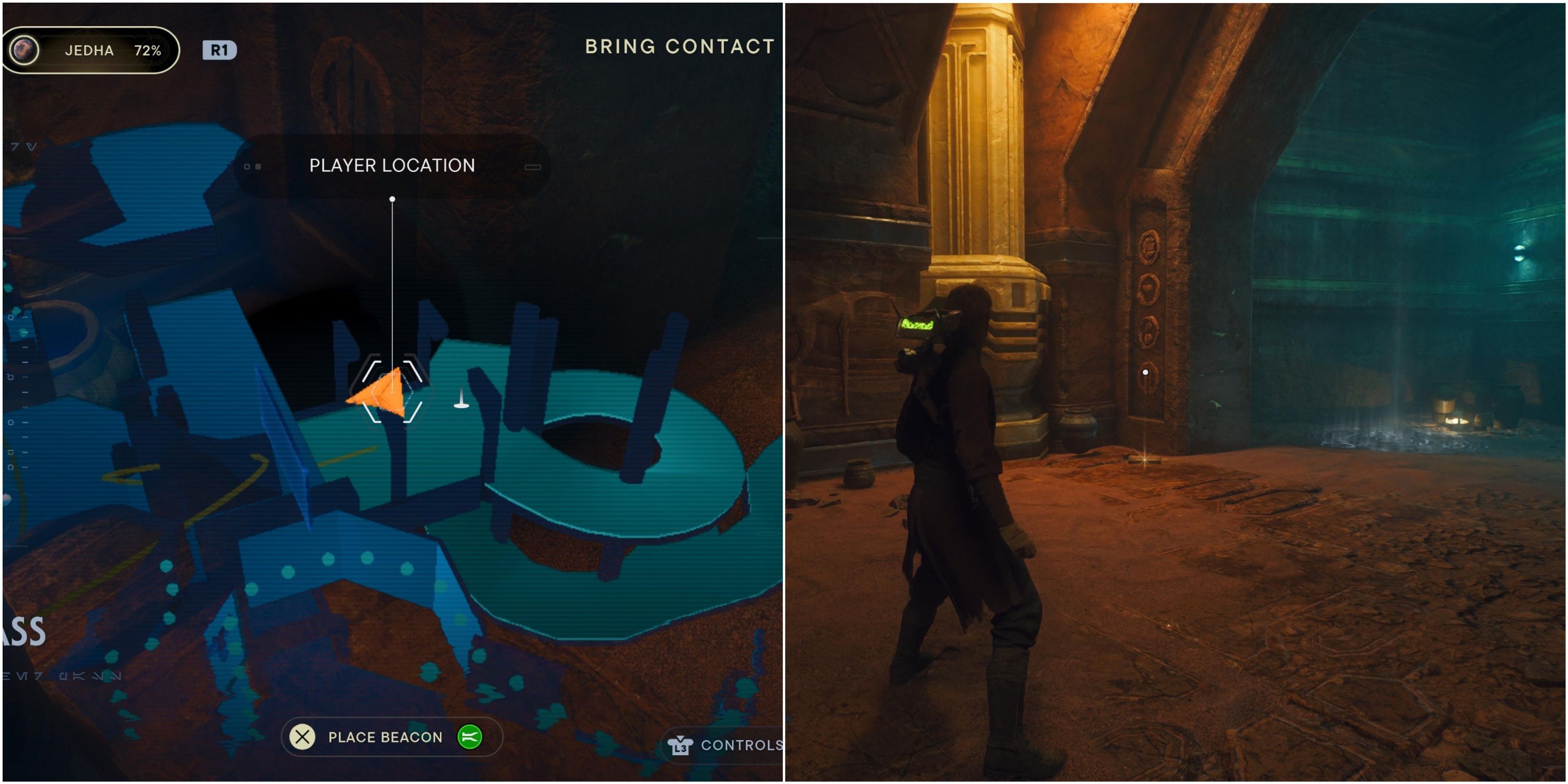Image resolution: width=1568 pixels, height=784 pixels.
Task: Select the Jedha planet icon
Action: click(26, 50)
